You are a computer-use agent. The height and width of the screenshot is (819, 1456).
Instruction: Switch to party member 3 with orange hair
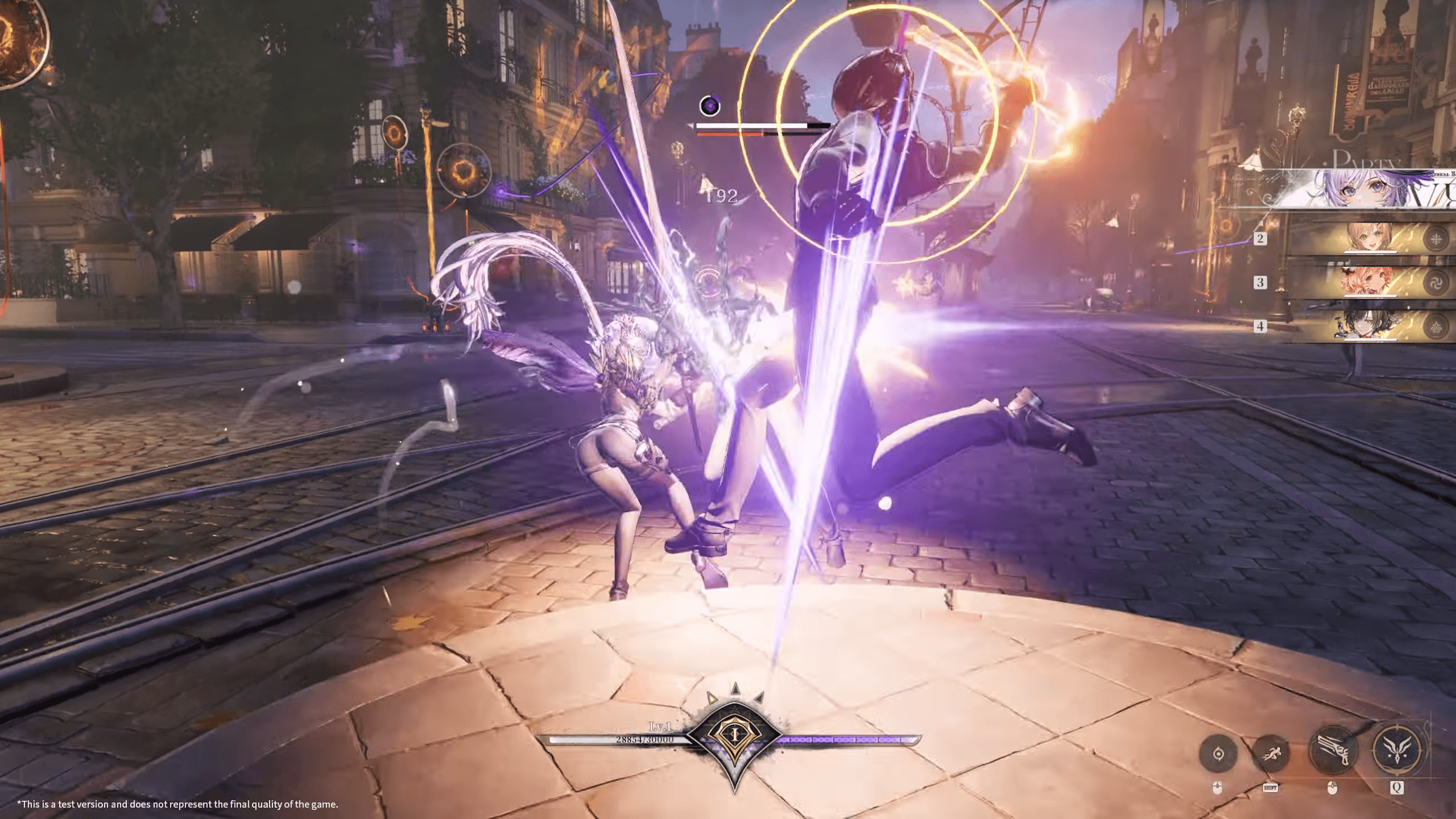tap(1368, 282)
